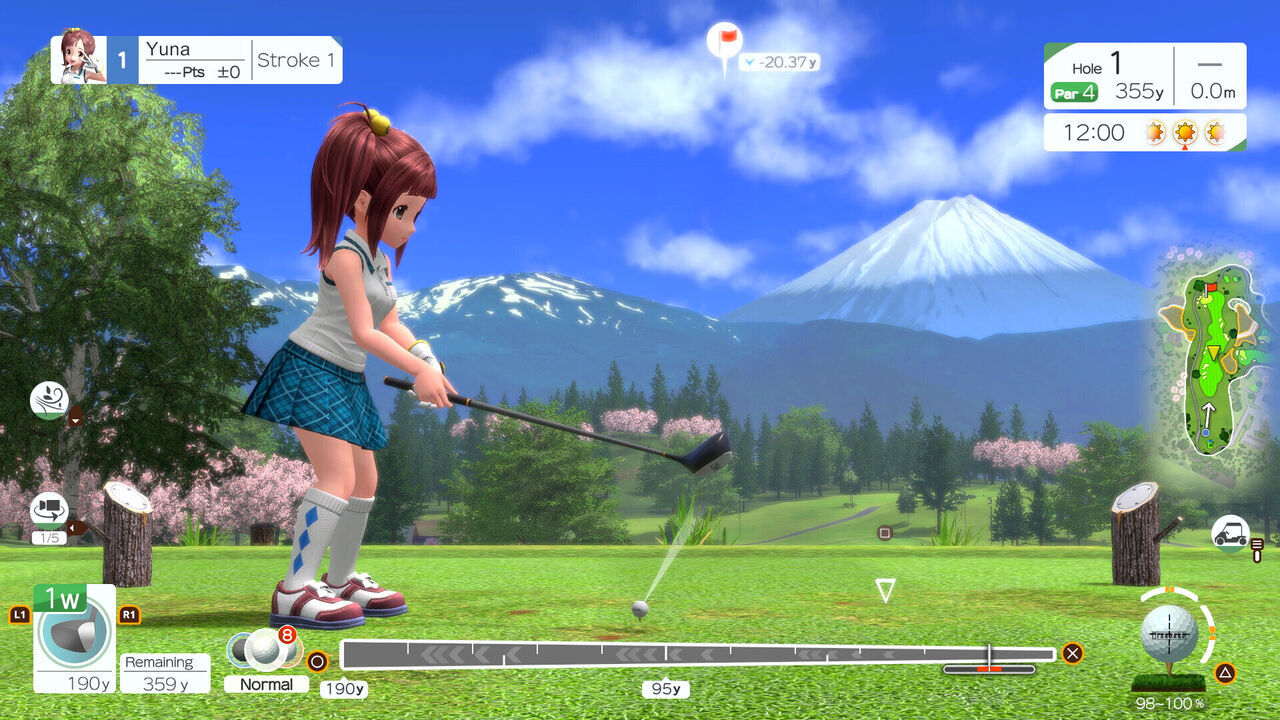The height and width of the screenshot is (720, 1280).
Task: Switch weather to the leftmost sun icon
Action: tap(1155, 131)
